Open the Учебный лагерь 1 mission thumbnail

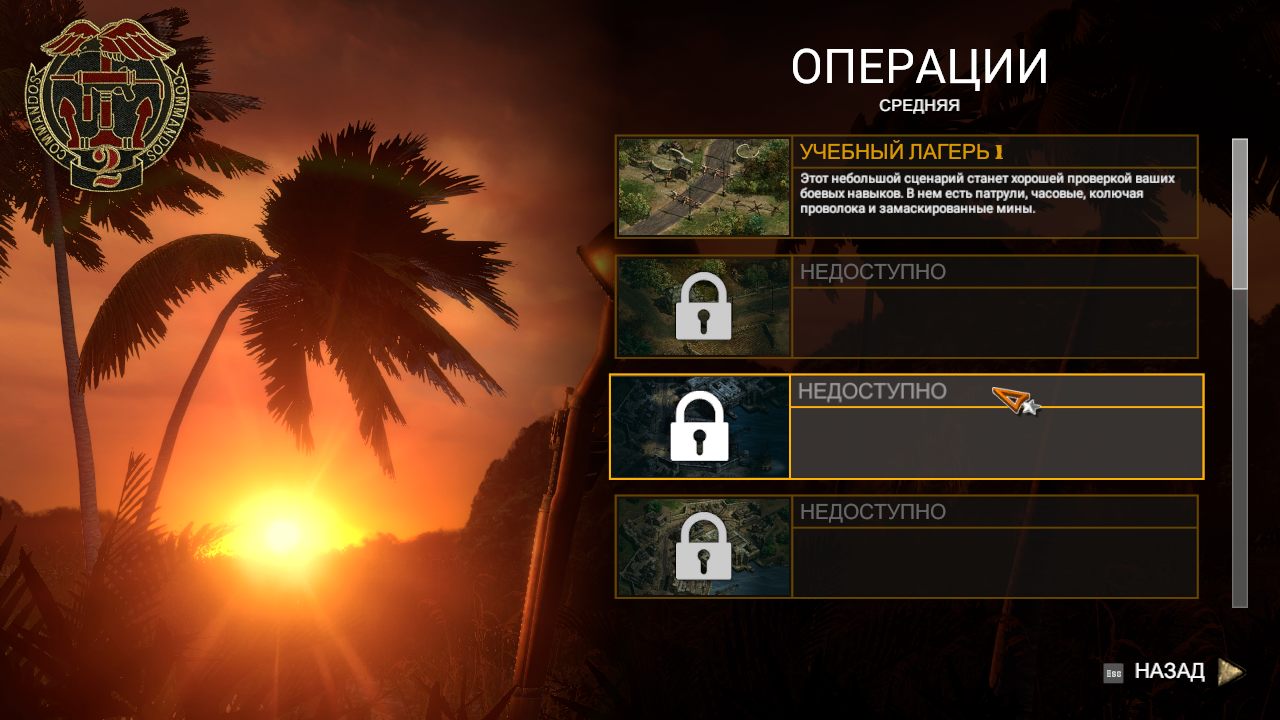pyautogui.click(x=704, y=187)
